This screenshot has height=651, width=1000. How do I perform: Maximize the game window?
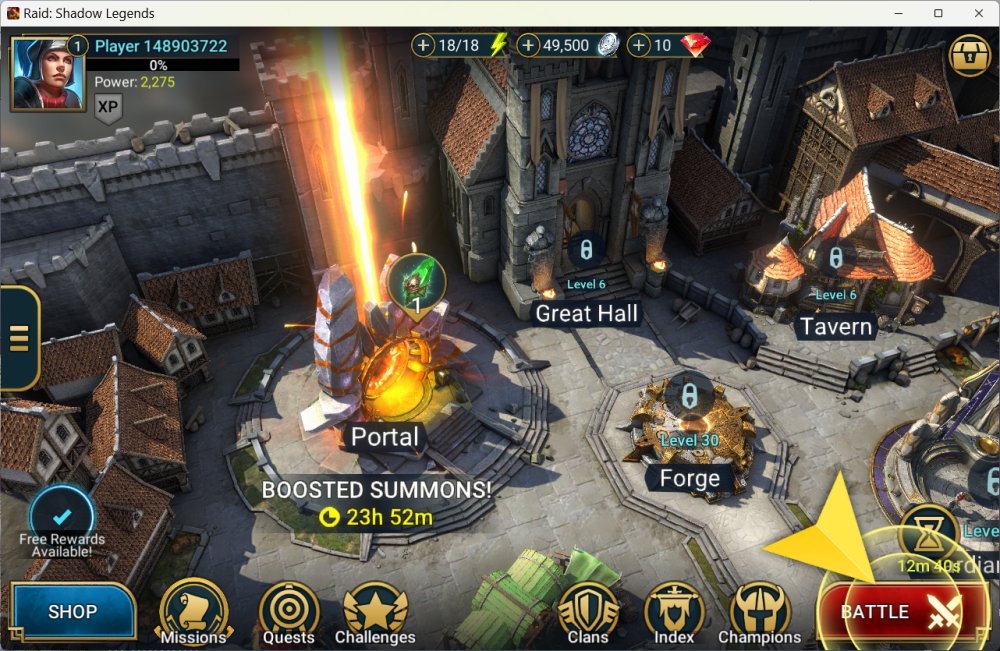938,13
